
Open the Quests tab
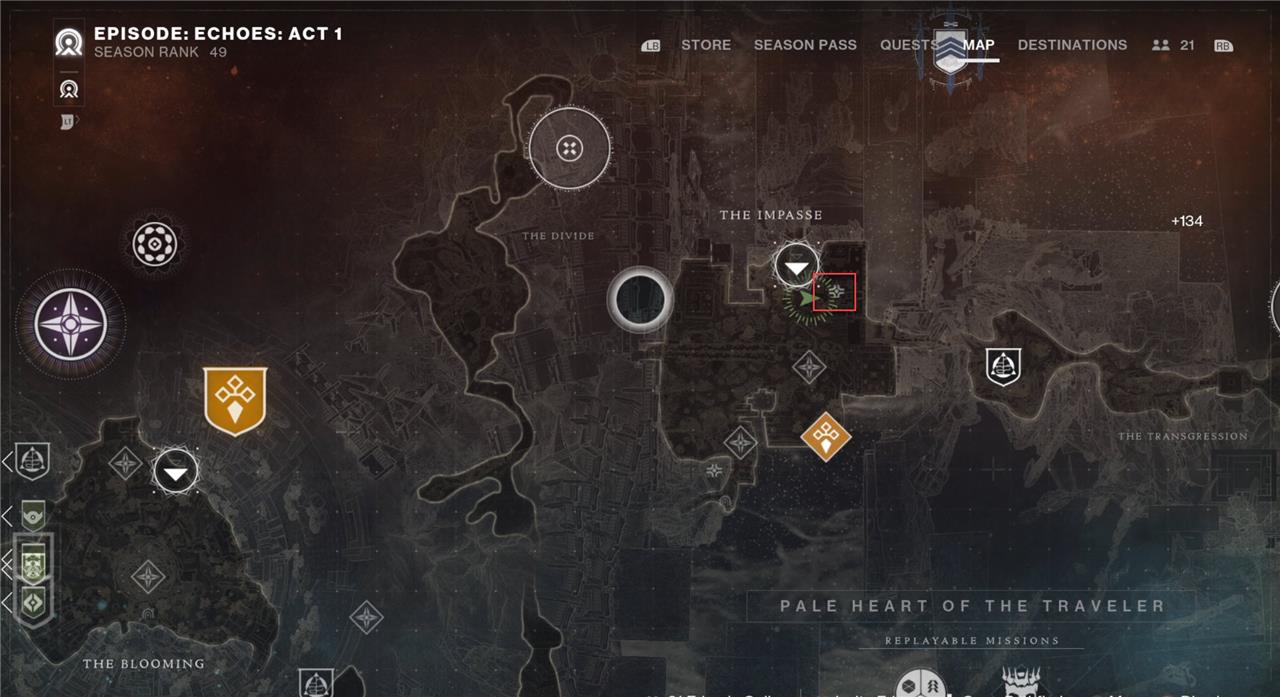click(908, 45)
